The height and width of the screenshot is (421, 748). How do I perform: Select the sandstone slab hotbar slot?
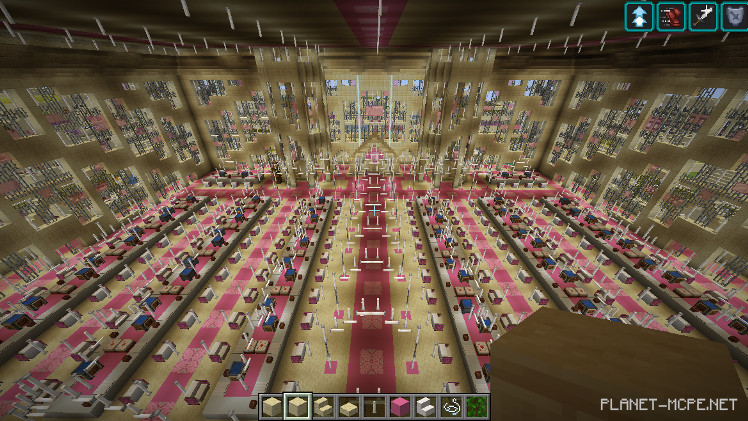347,406
